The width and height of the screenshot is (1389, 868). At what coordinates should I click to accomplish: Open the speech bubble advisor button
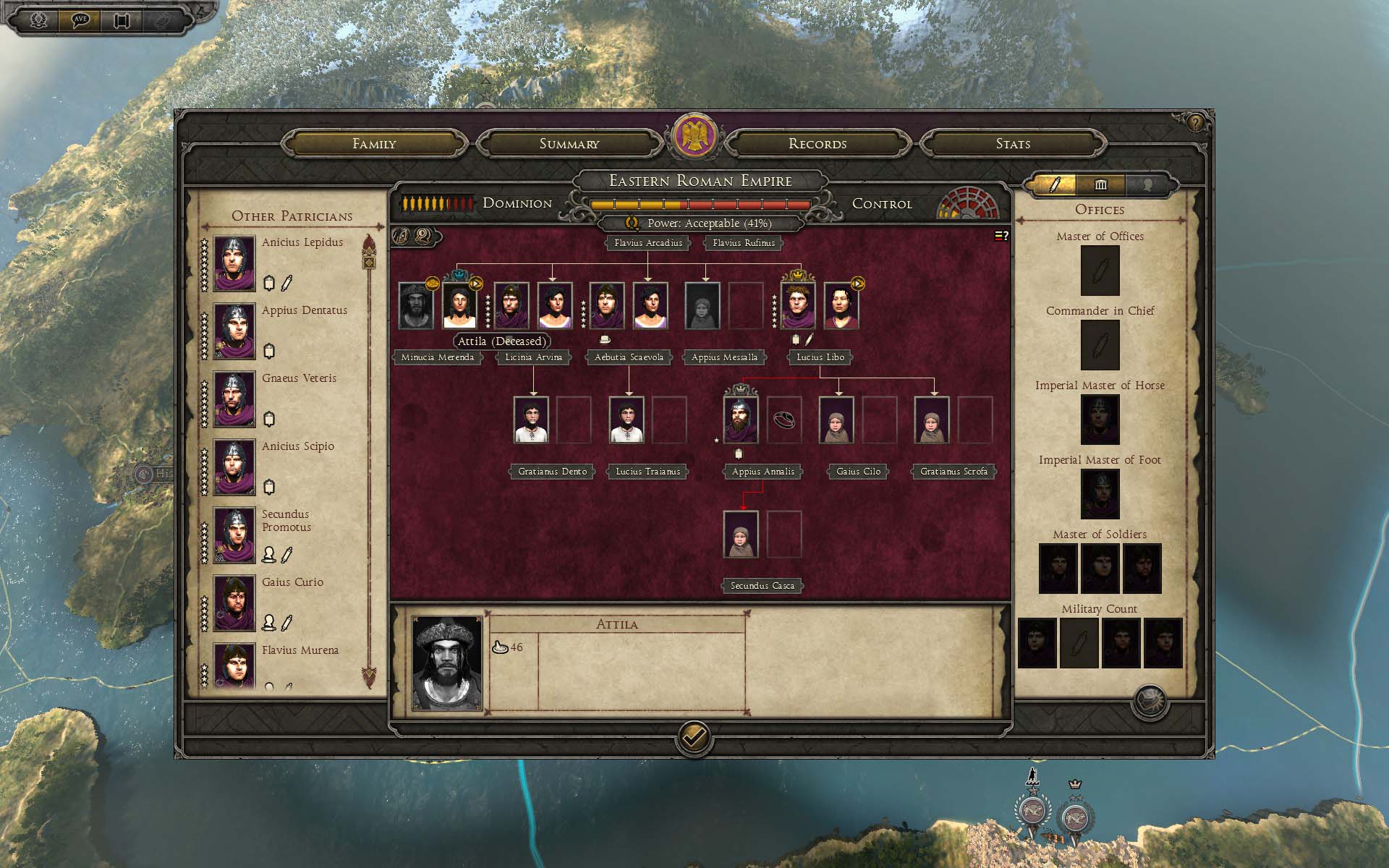tap(80, 20)
